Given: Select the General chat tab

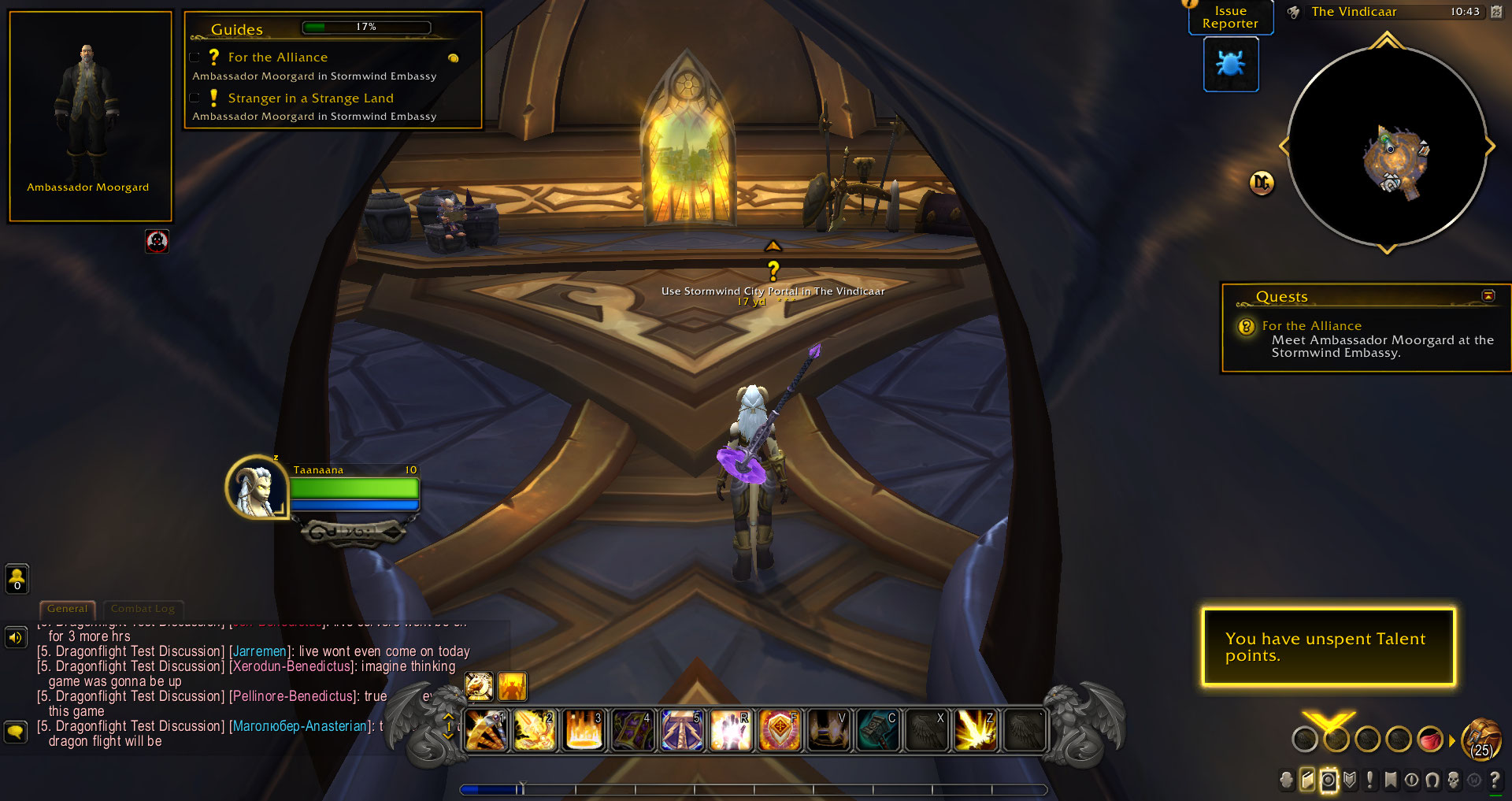Looking at the screenshot, I should (x=67, y=608).
